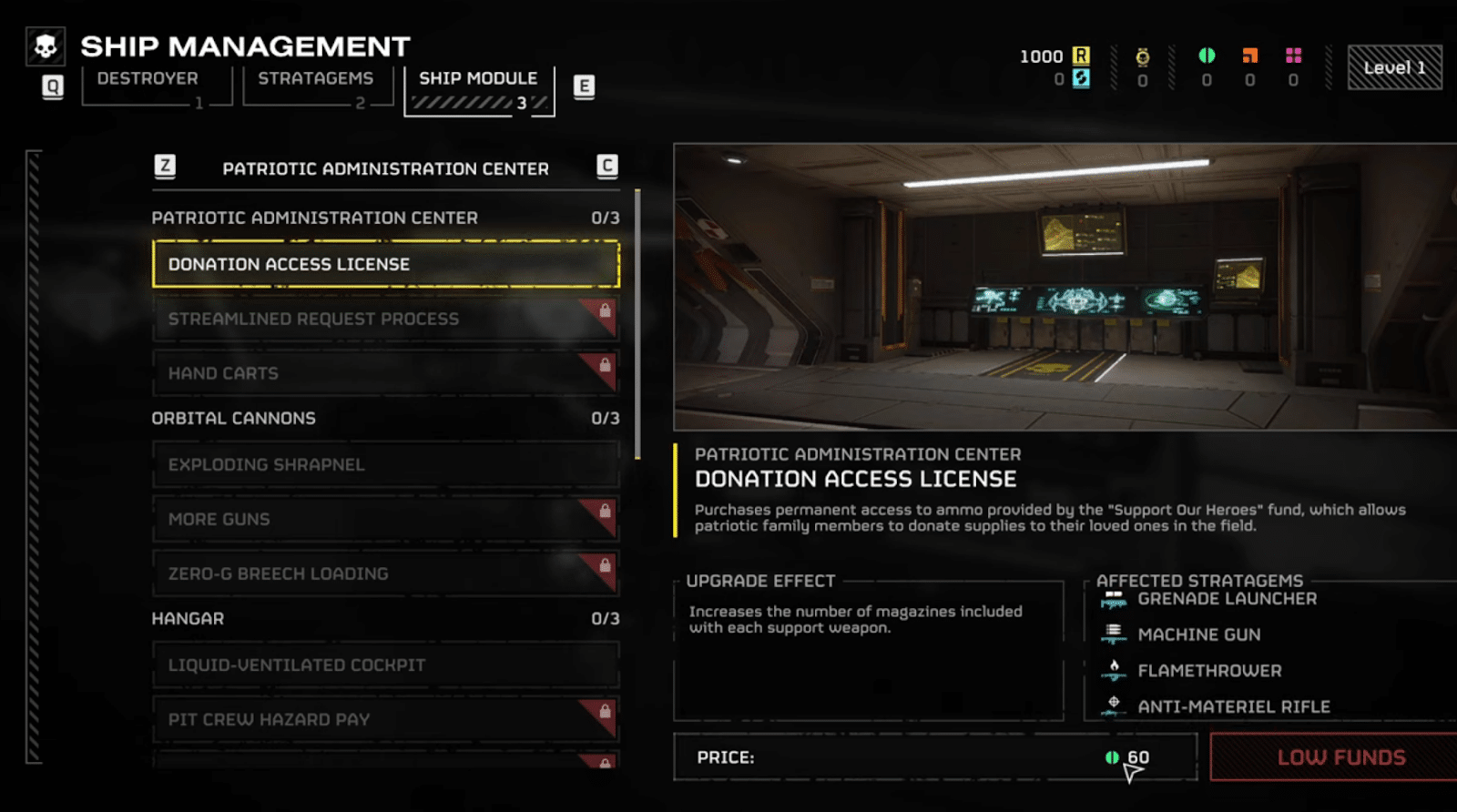This screenshot has width=1457, height=812.
Task: Click the Machine Gun stratagem entry
Action: [x=1198, y=634]
